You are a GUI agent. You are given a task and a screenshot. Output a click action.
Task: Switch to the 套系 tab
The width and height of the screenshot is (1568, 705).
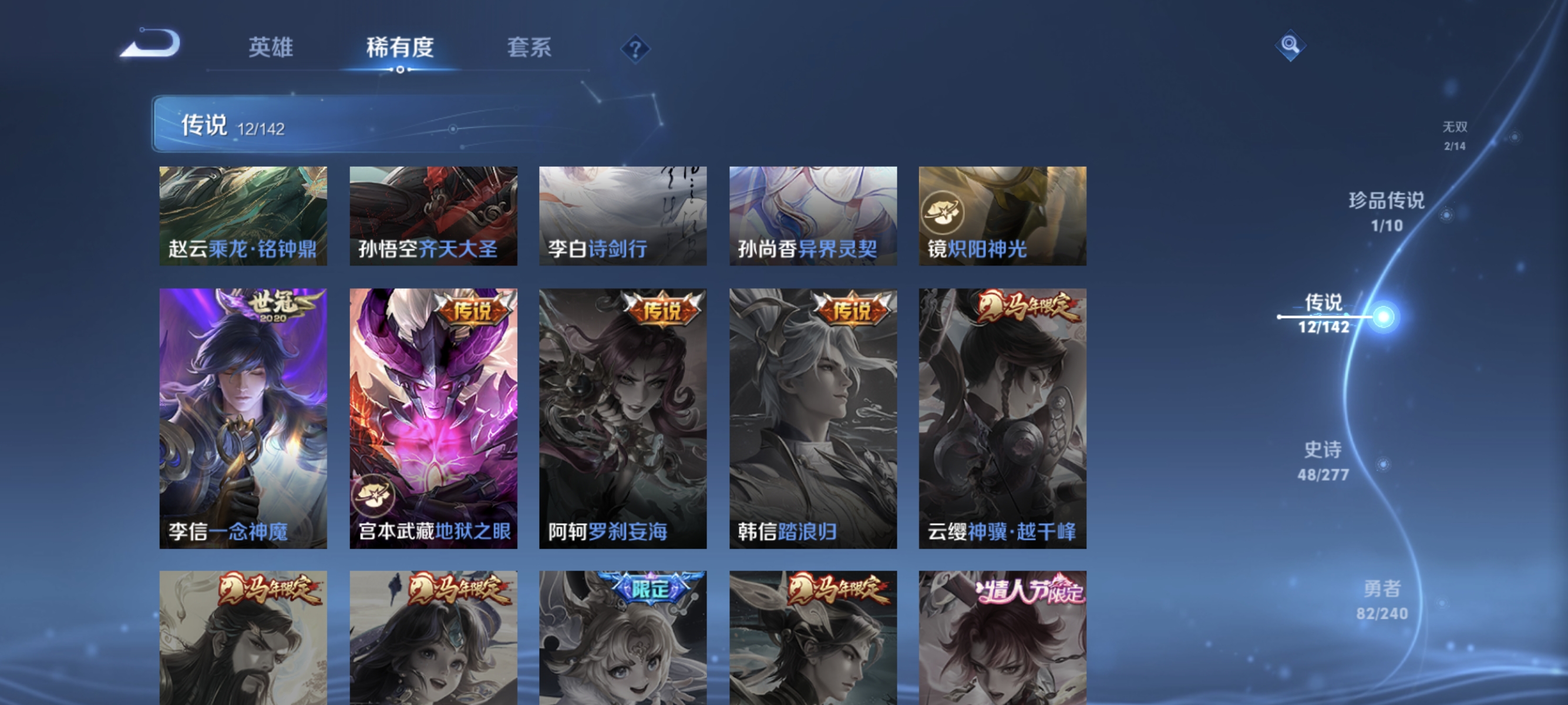(529, 48)
